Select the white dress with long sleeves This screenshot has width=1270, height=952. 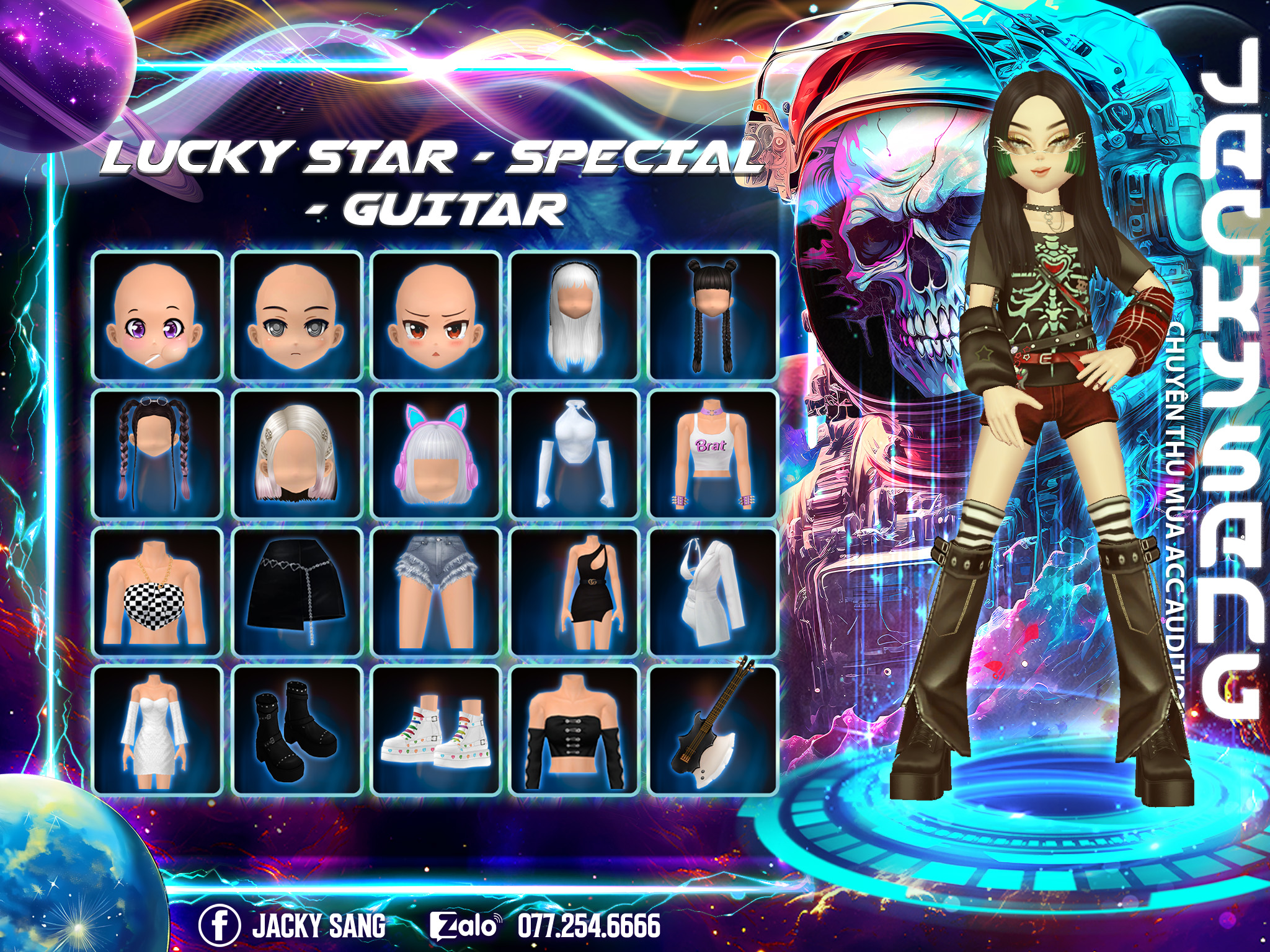(x=158, y=730)
